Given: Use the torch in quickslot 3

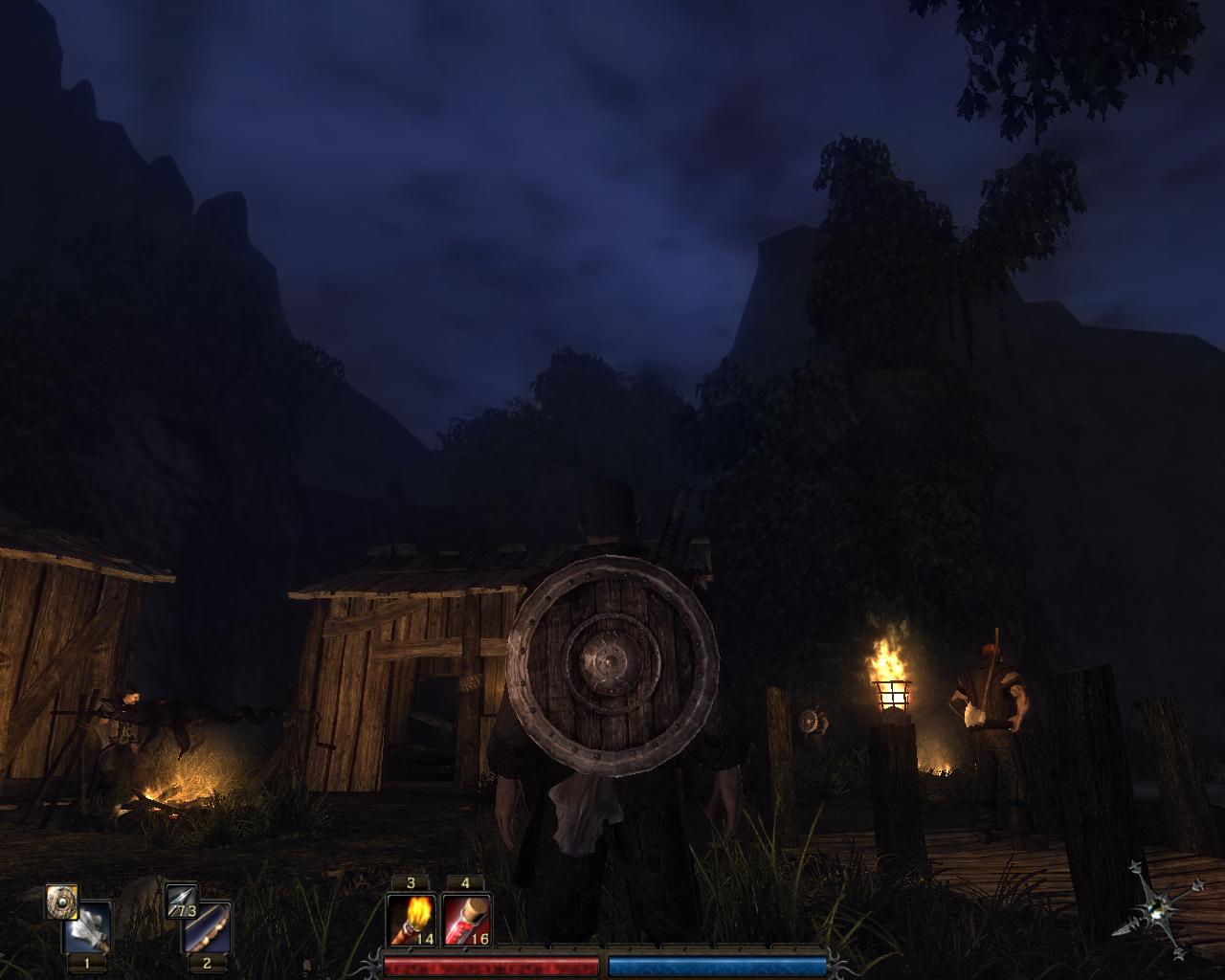Looking at the screenshot, I should [412, 921].
